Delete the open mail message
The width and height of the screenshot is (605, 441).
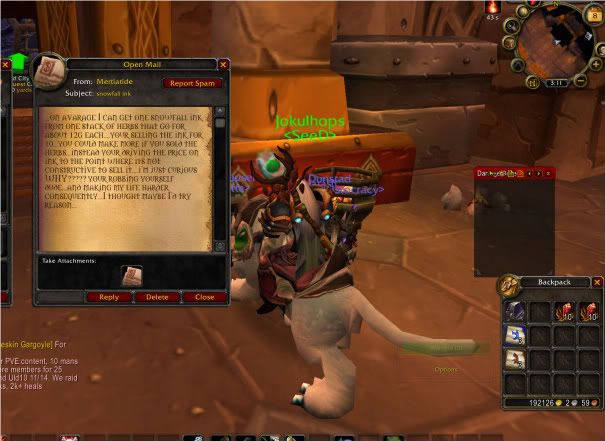pos(157,297)
